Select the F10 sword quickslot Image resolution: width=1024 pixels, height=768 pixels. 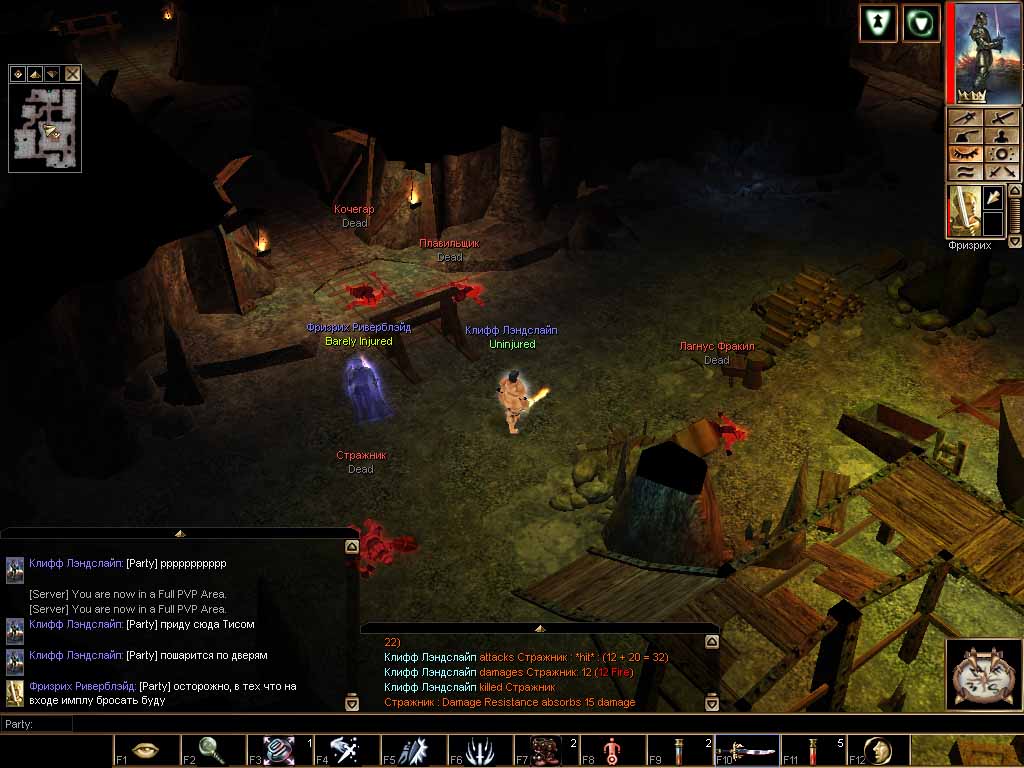(x=746, y=750)
